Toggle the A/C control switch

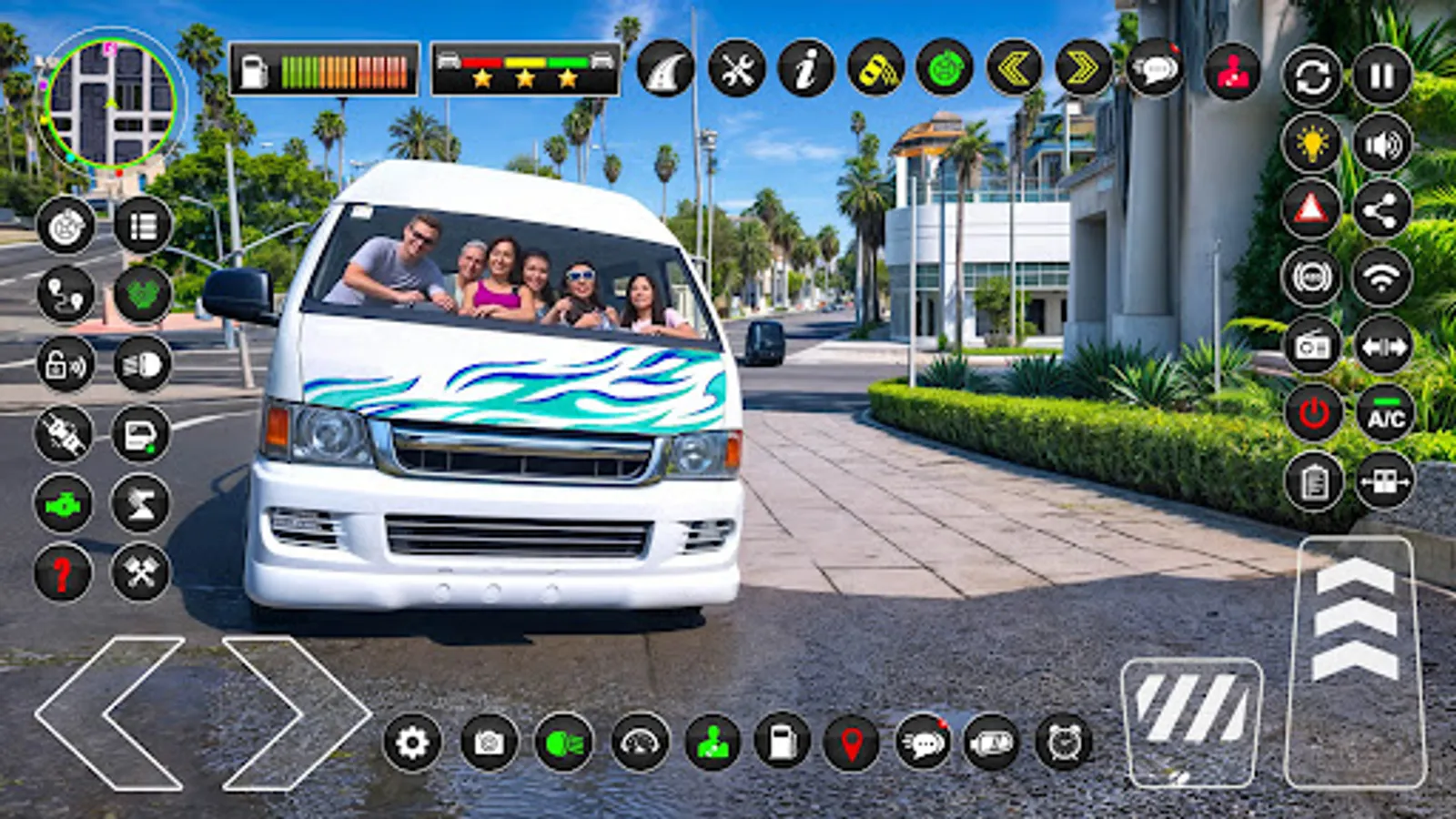1383,418
